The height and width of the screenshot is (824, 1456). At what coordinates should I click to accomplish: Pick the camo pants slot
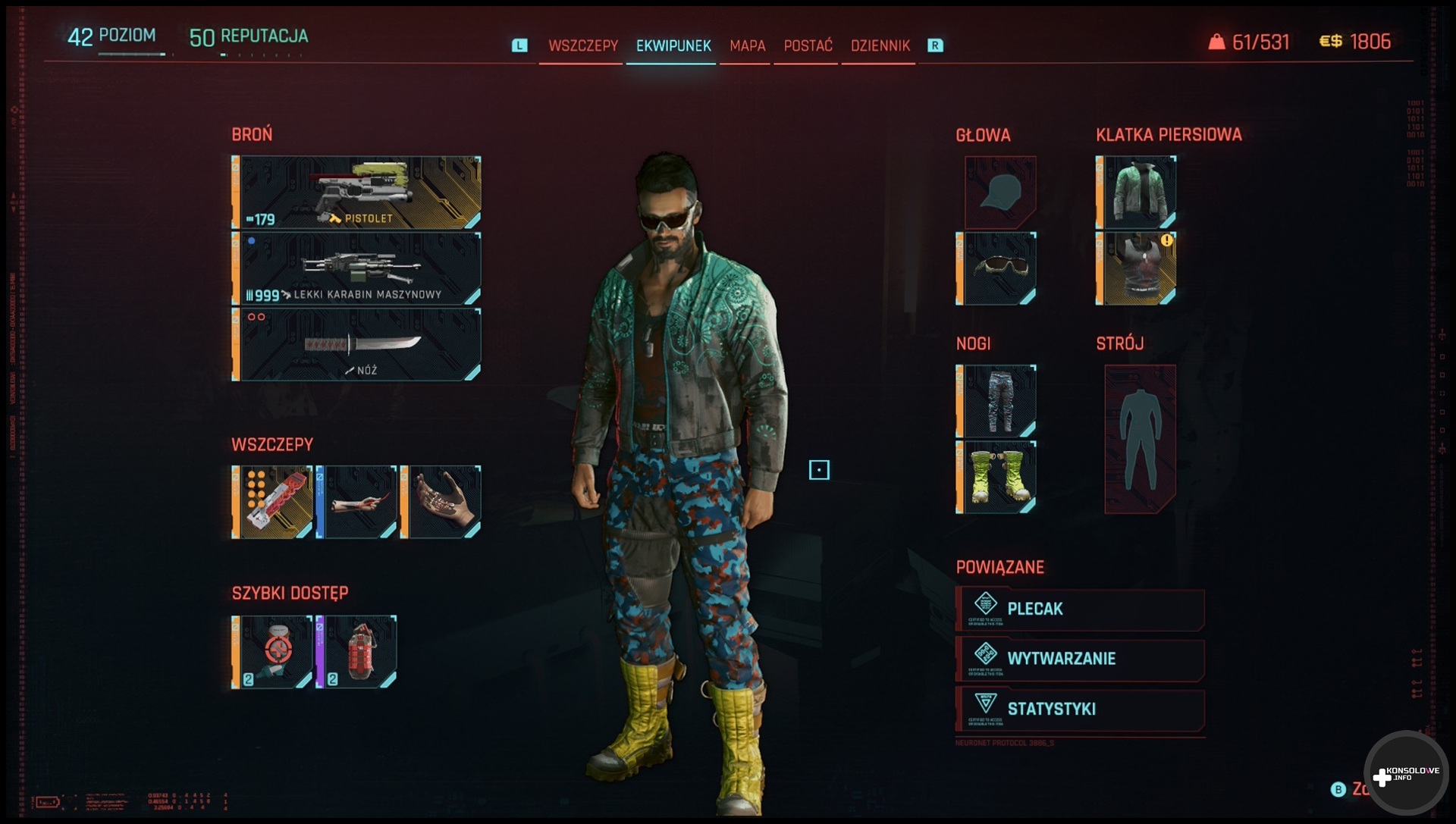pos(996,401)
